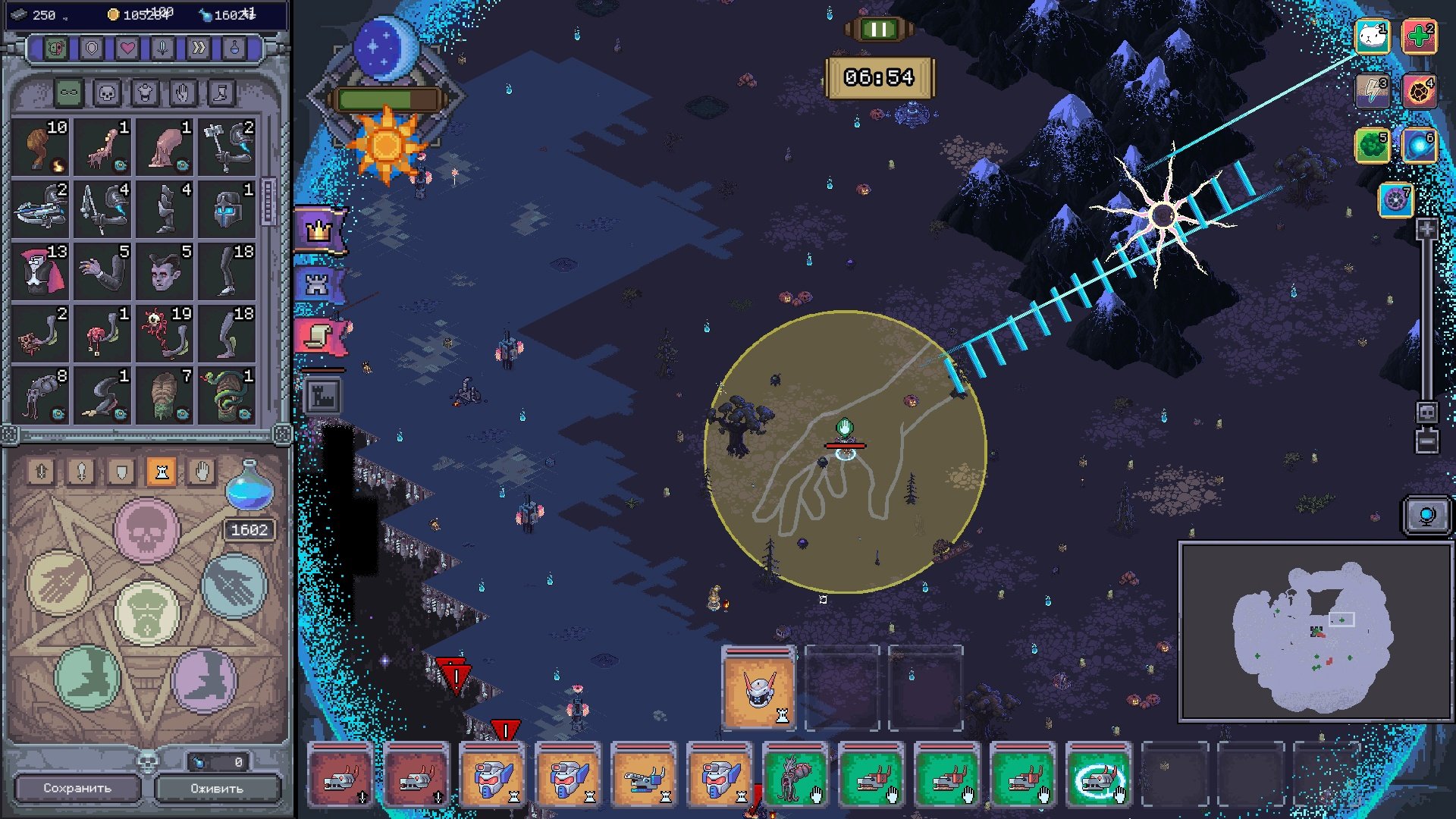Click the Оживить button
Image resolution: width=1456 pixels, height=819 pixels.
pos(217,788)
